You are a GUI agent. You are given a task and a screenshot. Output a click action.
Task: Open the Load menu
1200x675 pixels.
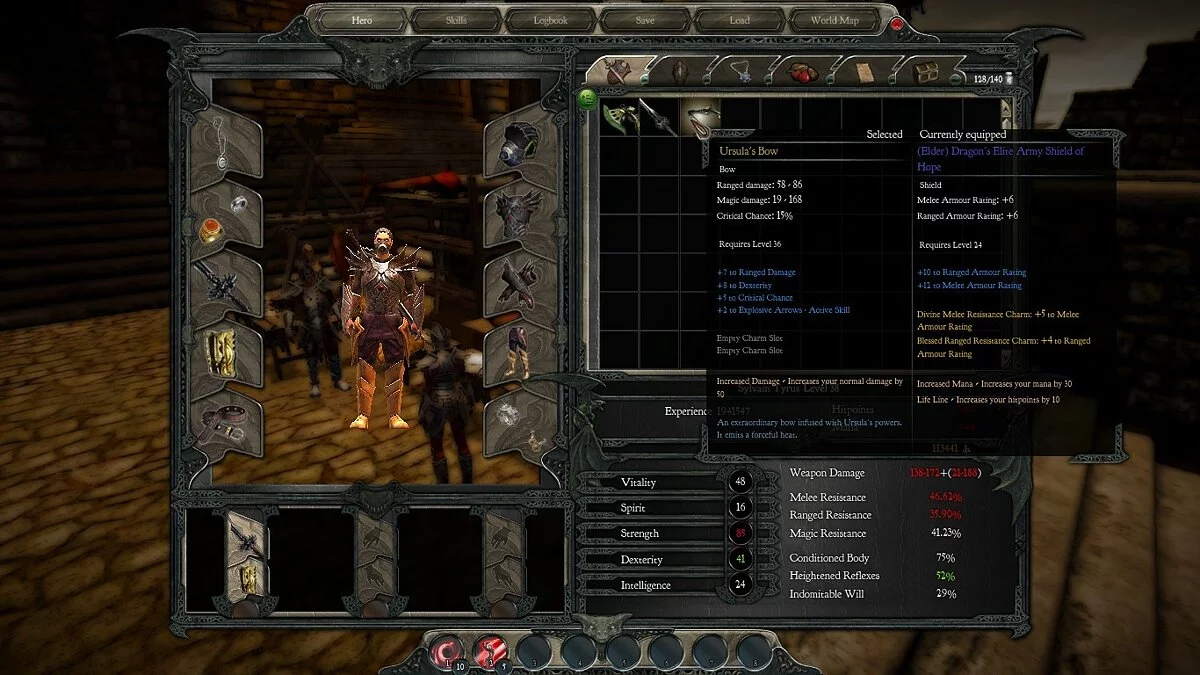(x=739, y=20)
